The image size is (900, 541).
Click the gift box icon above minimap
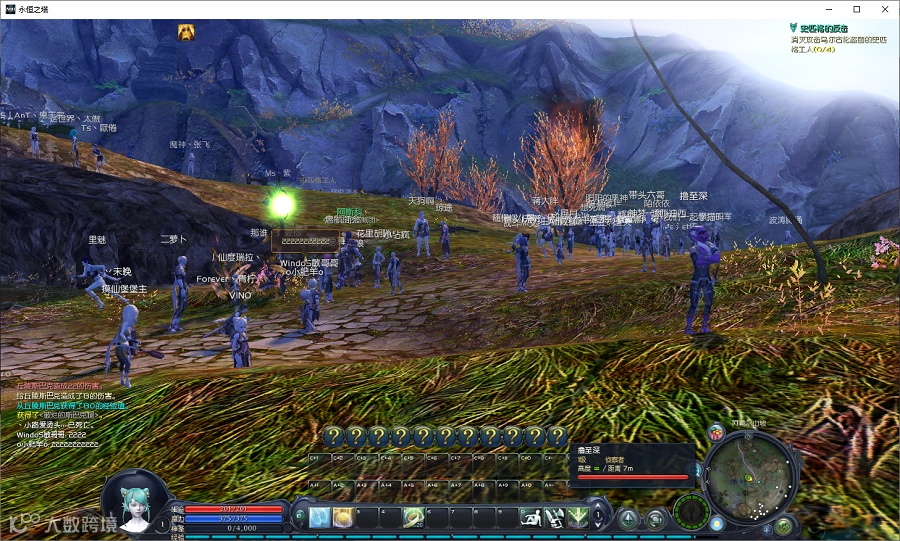(716, 432)
